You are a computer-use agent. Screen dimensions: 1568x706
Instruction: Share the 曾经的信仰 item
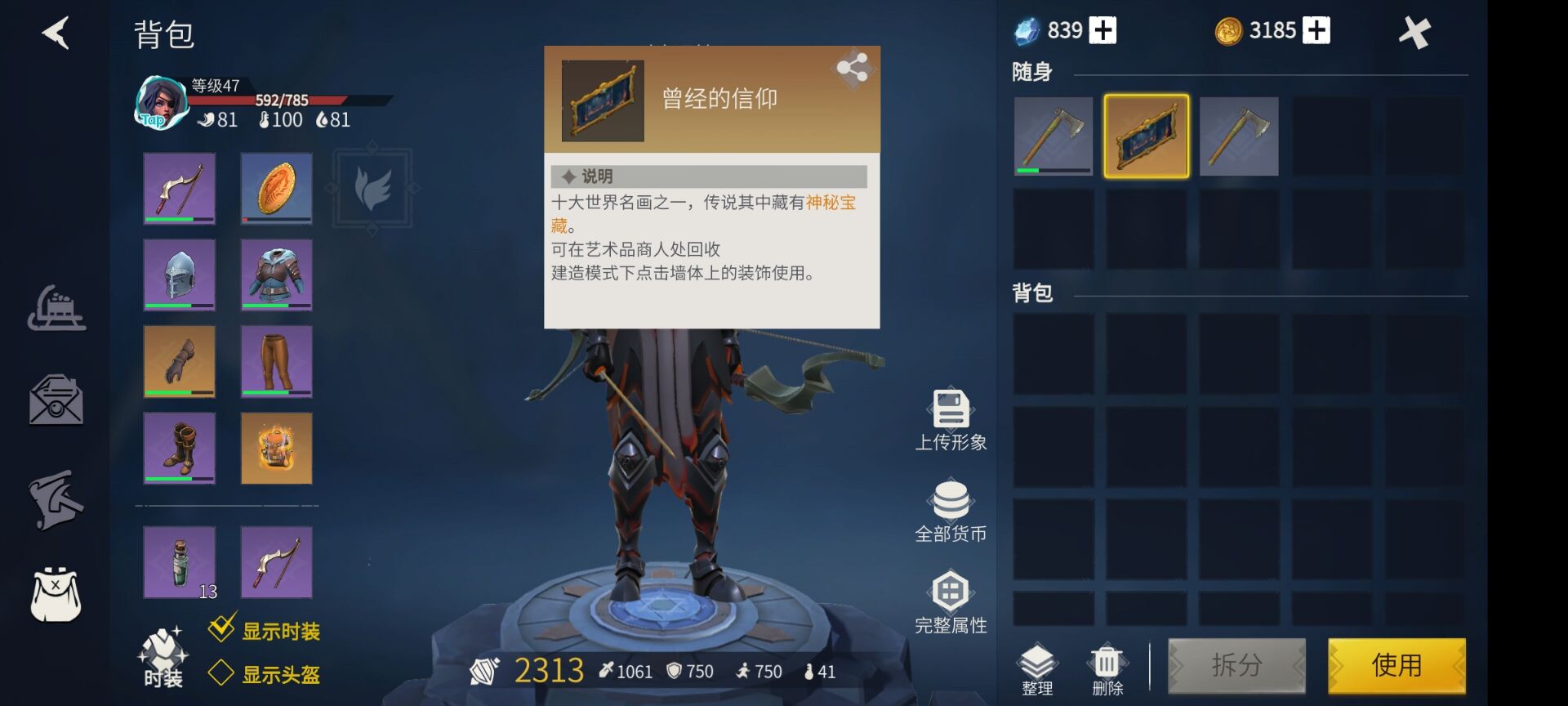pos(852,68)
